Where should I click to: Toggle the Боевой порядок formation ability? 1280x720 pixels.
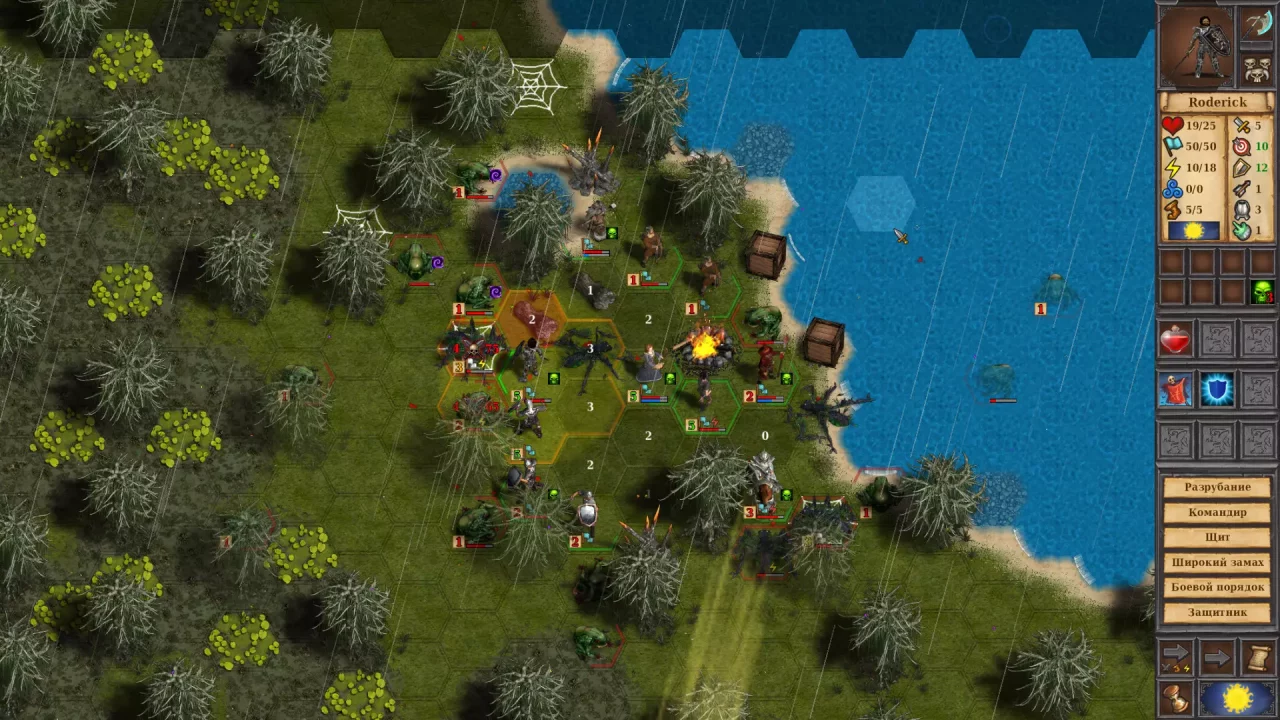(1216, 587)
